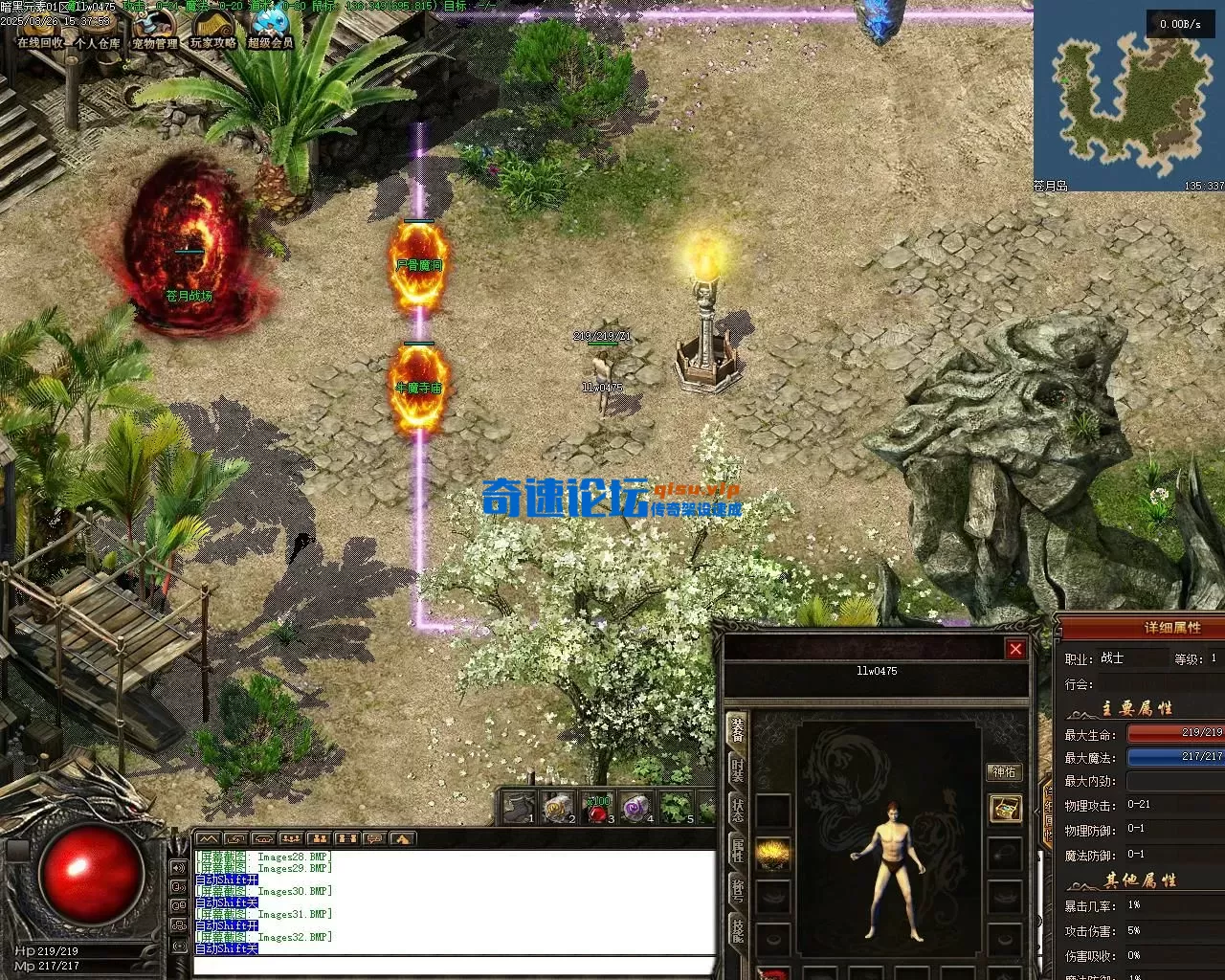Use the yellow scroll in hotbar slot 2

pyautogui.click(x=558, y=810)
